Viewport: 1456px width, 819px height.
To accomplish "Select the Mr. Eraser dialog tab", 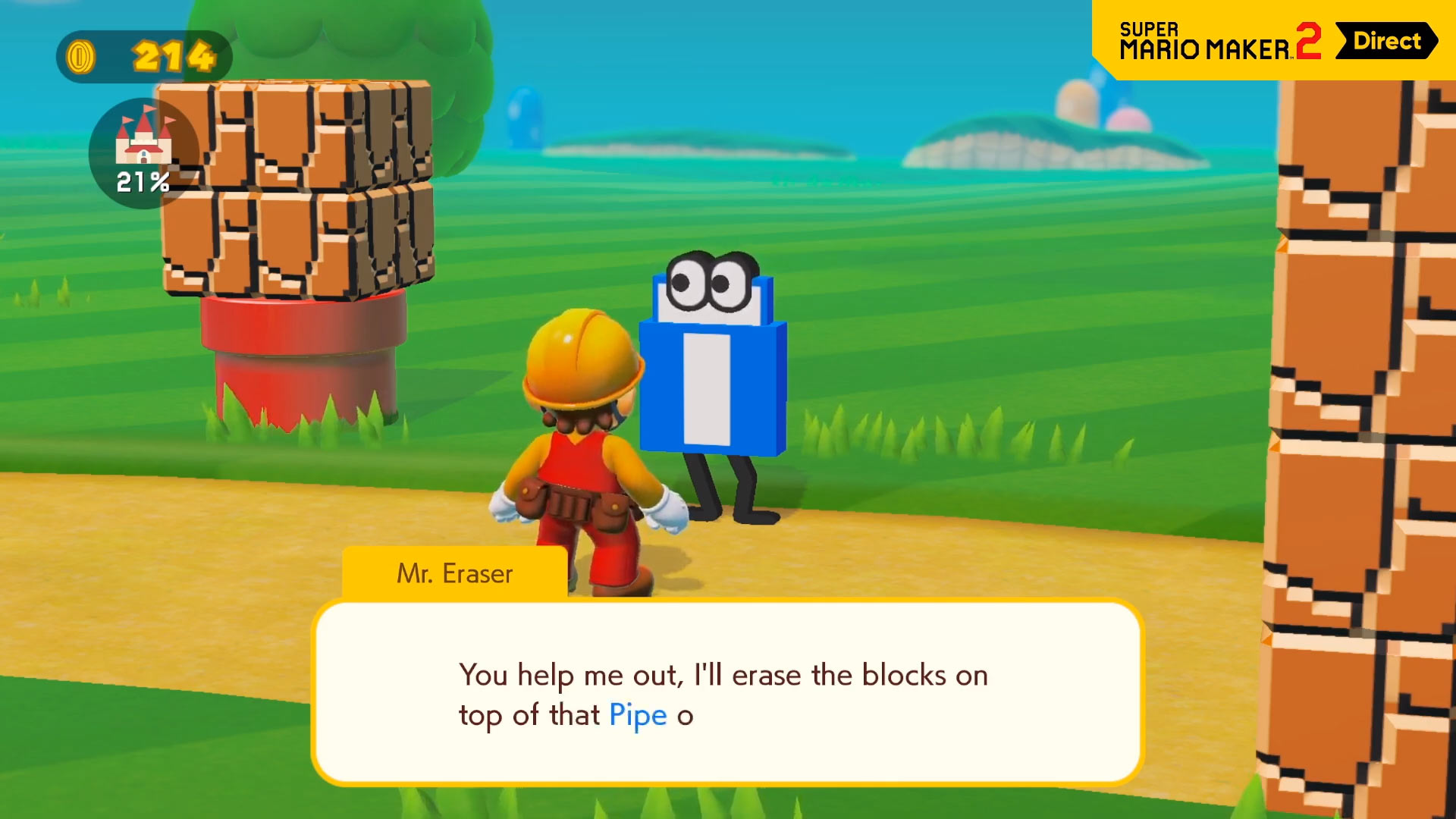I will [x=455, y=573].
